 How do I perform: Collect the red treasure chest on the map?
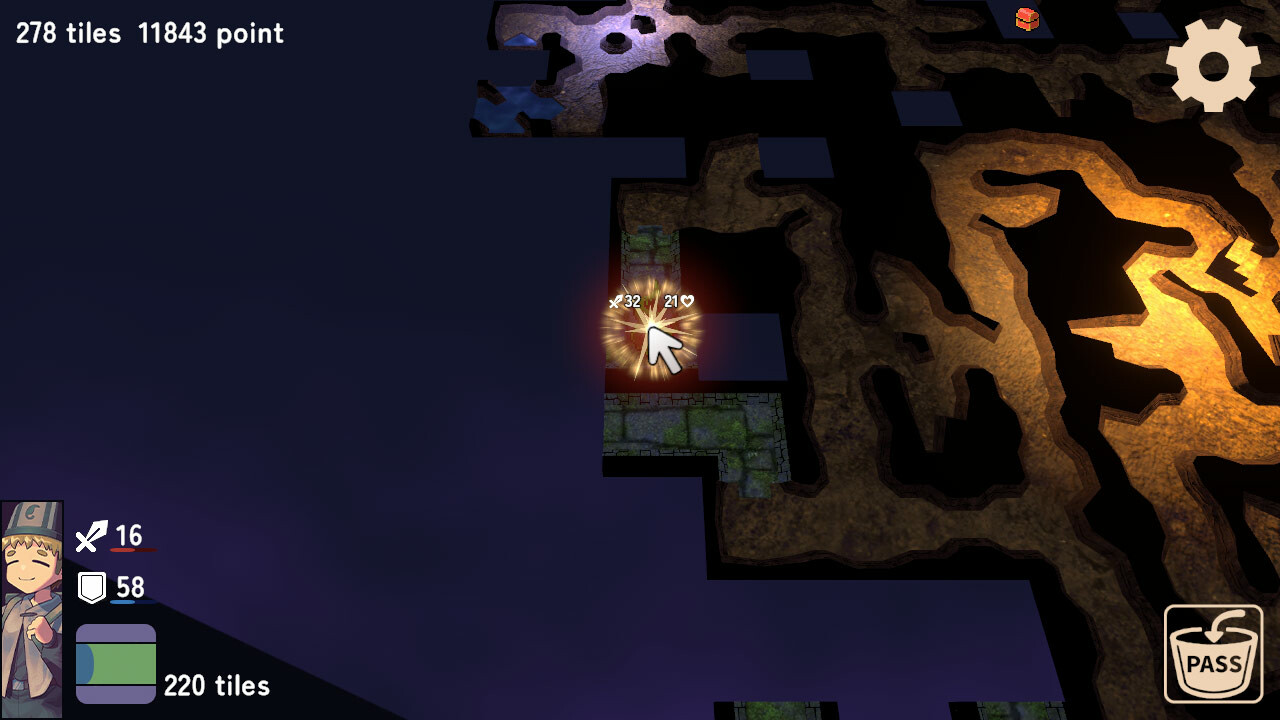[1026, 20]
